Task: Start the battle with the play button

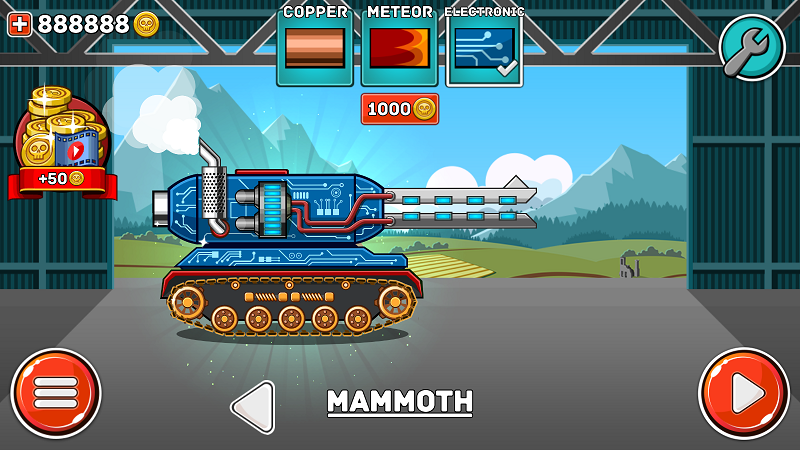Action: tap(743, 393)
